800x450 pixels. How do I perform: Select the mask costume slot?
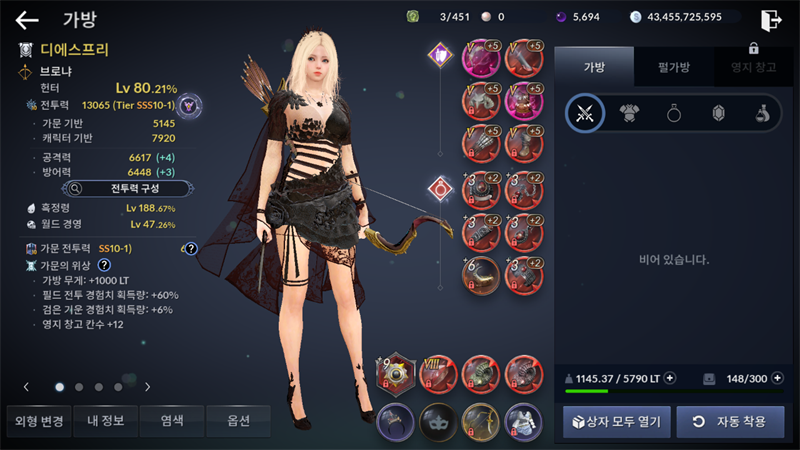[437, 421]
